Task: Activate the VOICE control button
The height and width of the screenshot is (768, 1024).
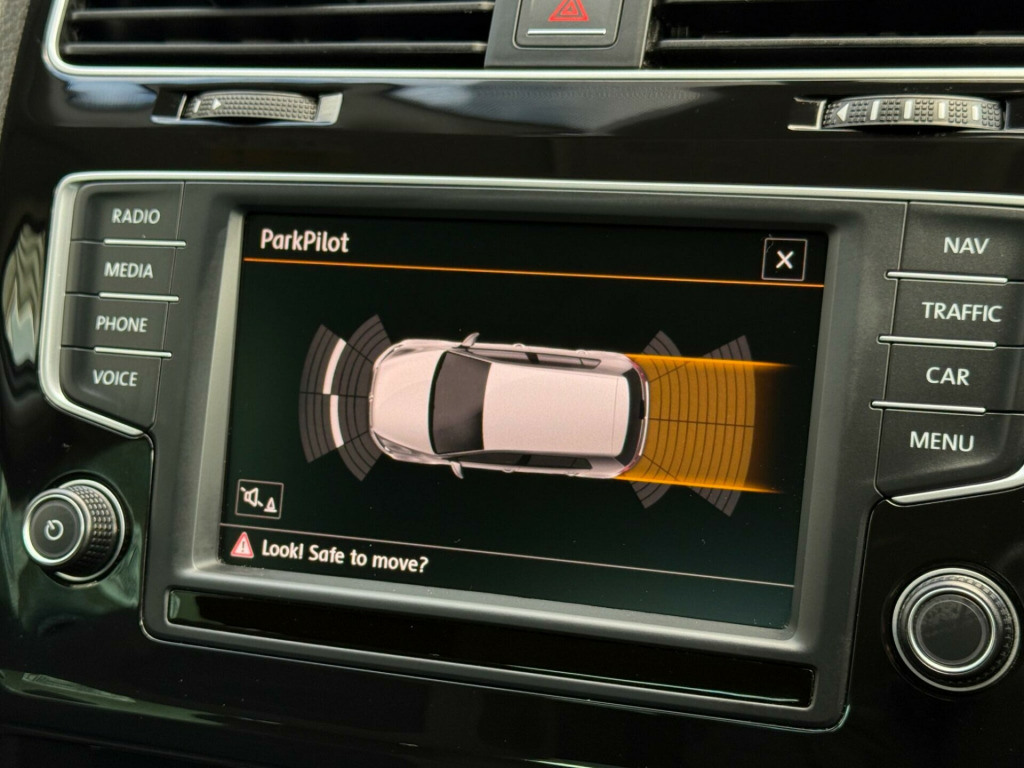Action: coord(115,378)
